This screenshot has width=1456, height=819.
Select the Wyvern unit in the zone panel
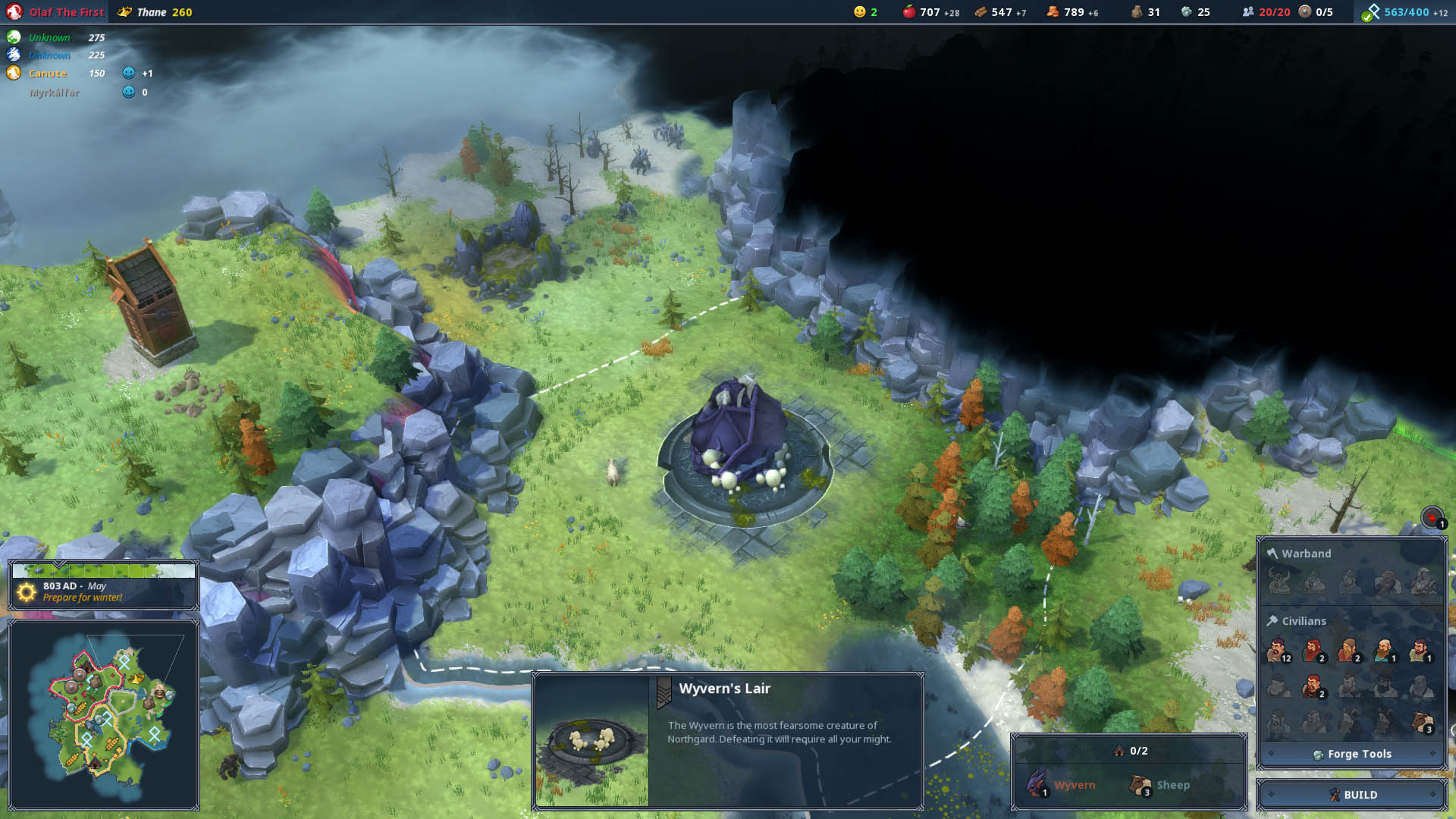[1062, 785]
